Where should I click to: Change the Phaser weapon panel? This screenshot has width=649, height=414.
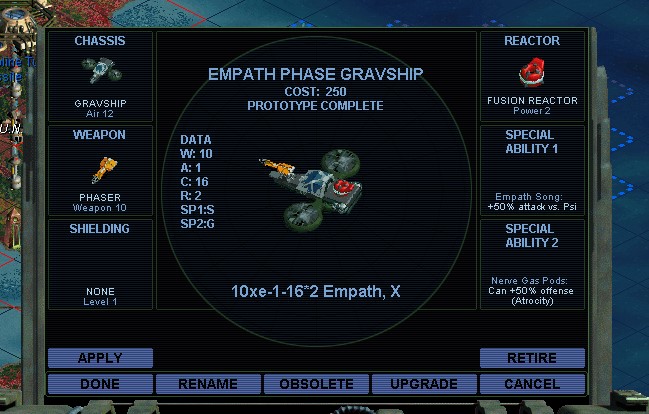pyautogui.click(x=100, y=170)
